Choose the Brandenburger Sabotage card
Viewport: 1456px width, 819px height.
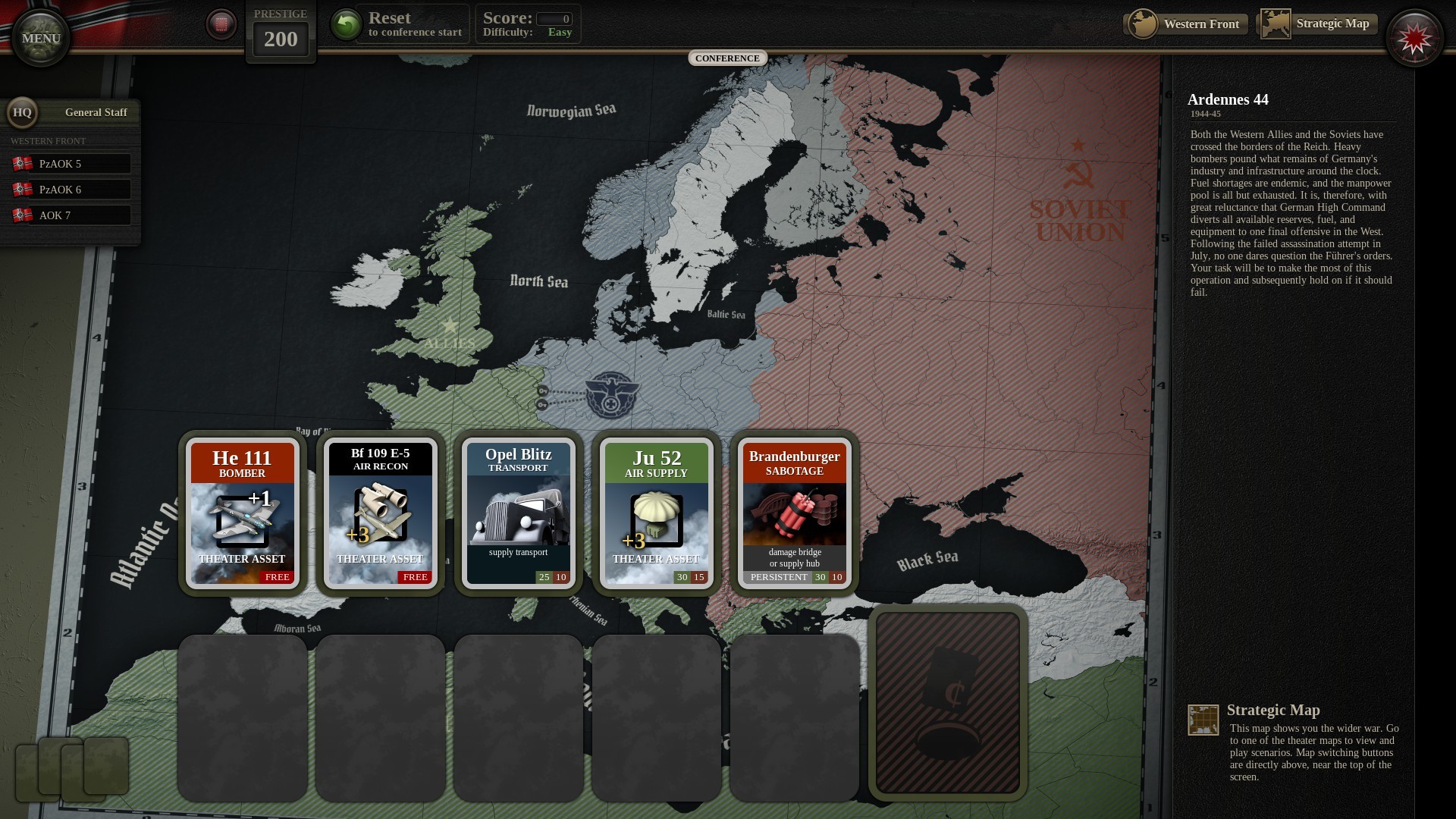click(x=794, y=513)
